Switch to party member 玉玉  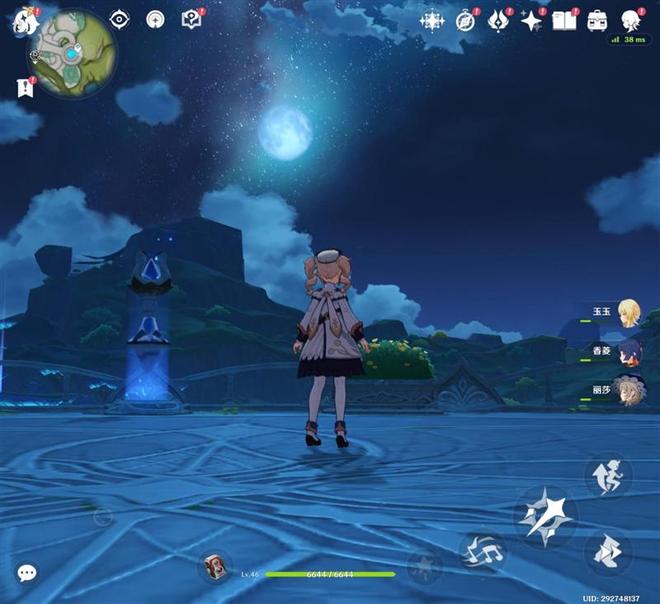628,312
